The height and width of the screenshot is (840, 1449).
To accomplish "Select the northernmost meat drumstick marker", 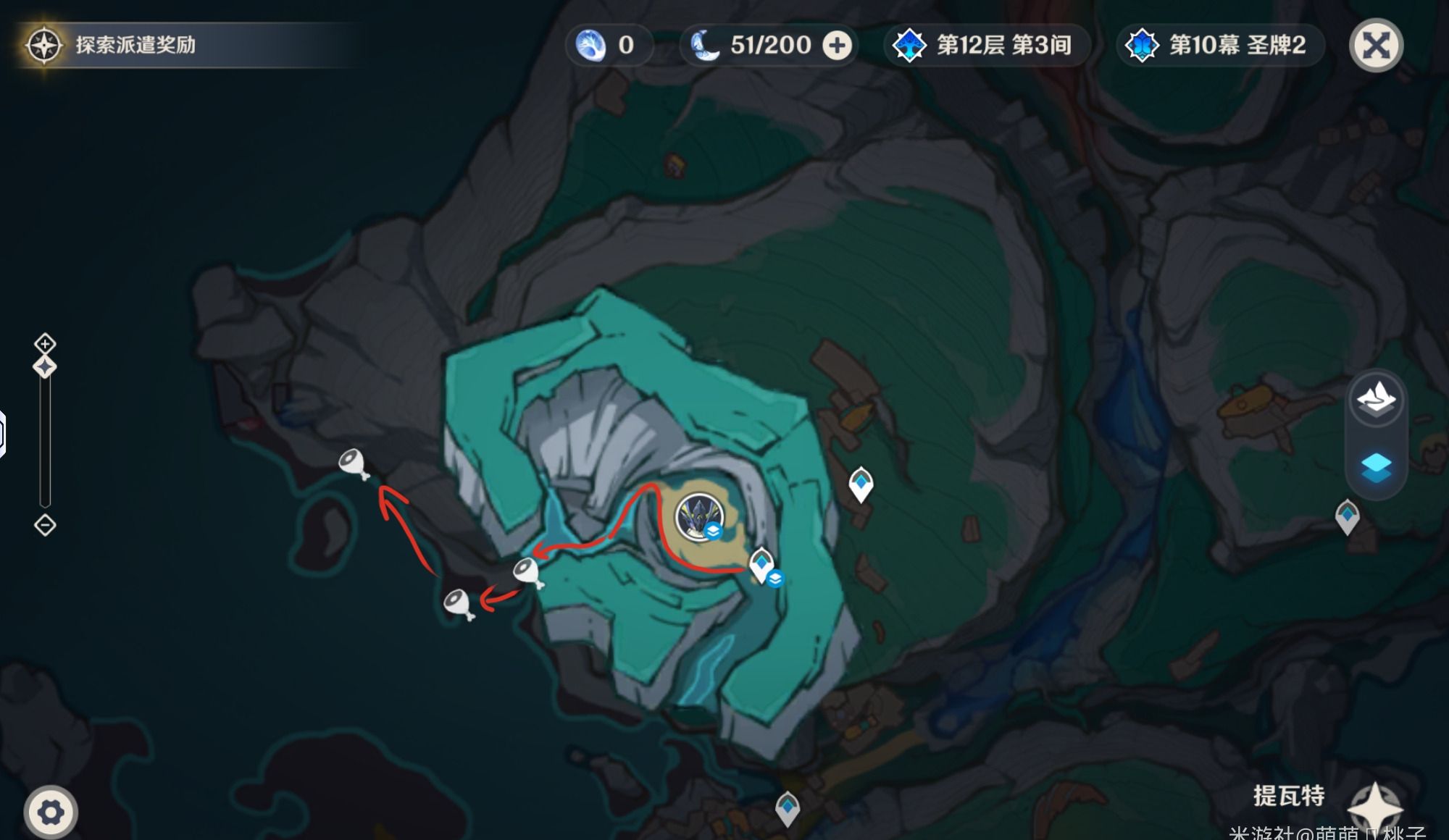I will point(354,463).
